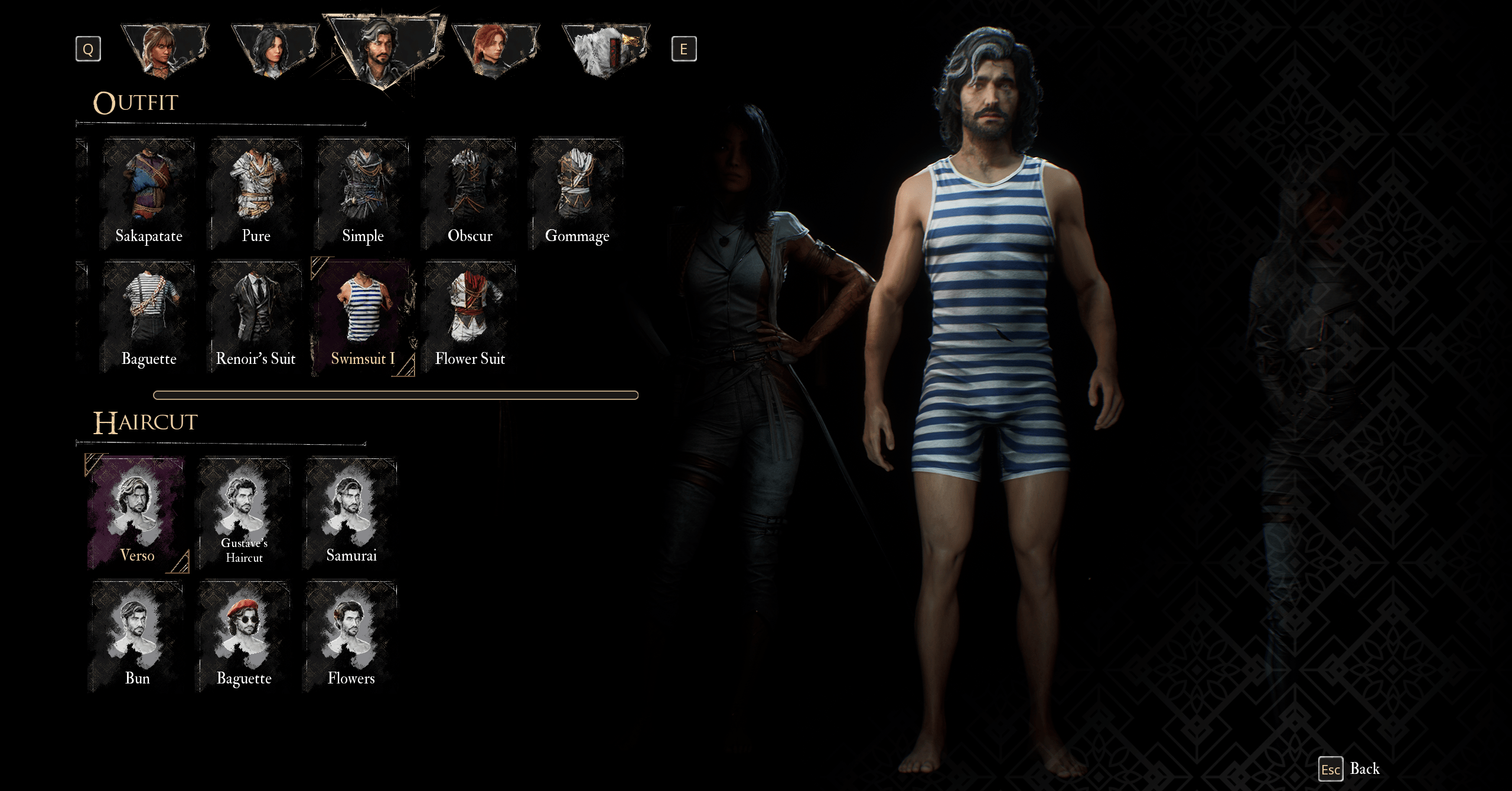Select the Gommage outfit
Image resolution: width=1512 pixels, height=791 pixels.
[x=576, y=194]
